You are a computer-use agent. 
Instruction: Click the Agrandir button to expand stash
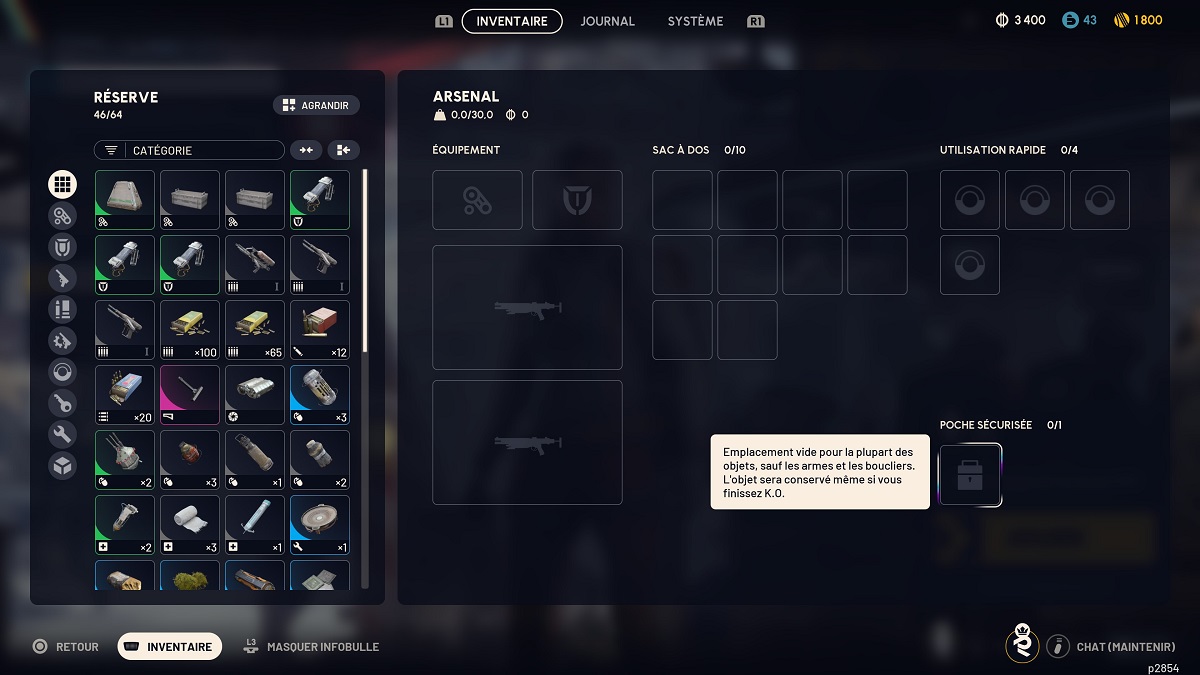[316, 105]
